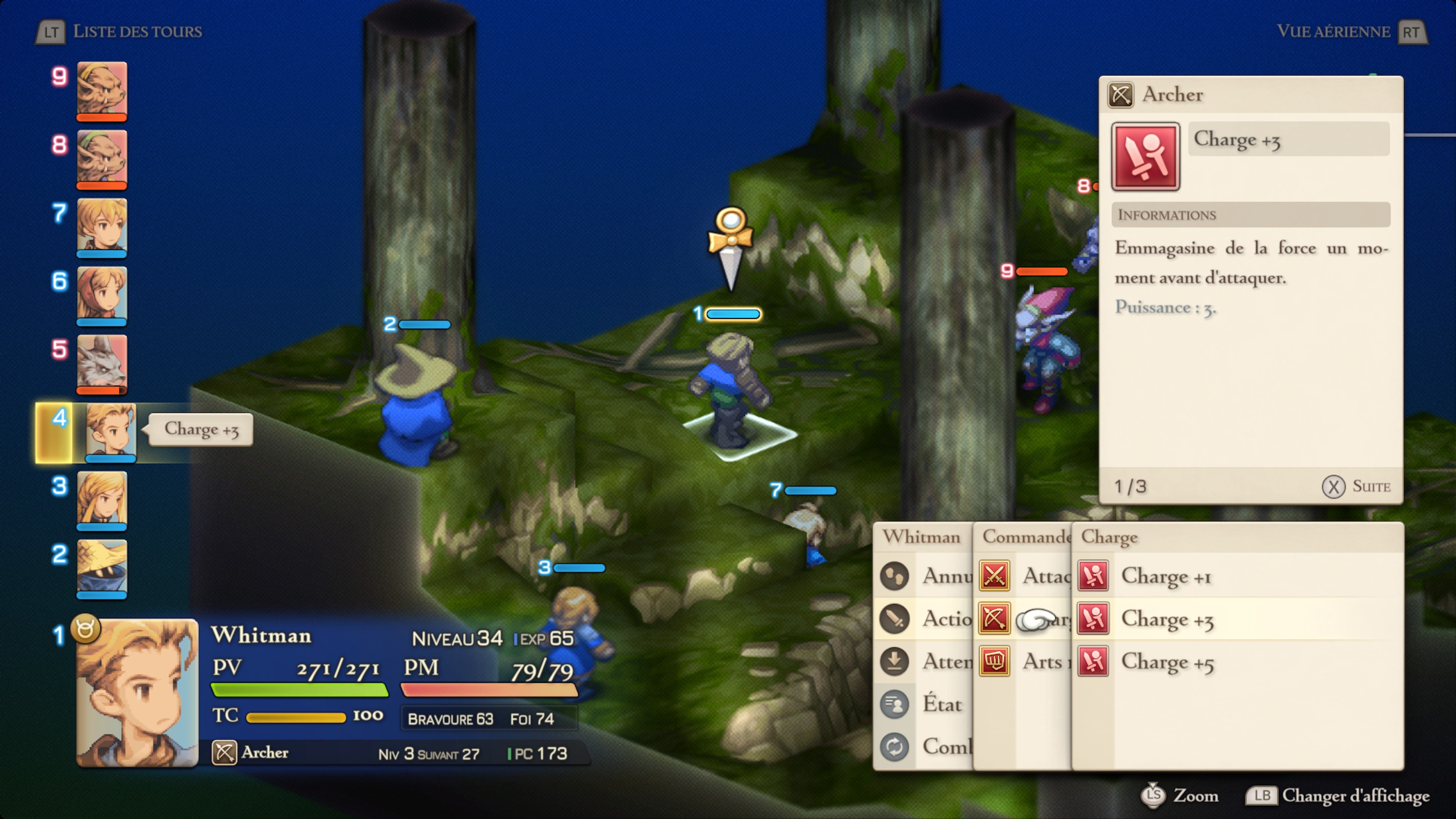Choose turn 2 black mage portrait

[x=102, y=567]
